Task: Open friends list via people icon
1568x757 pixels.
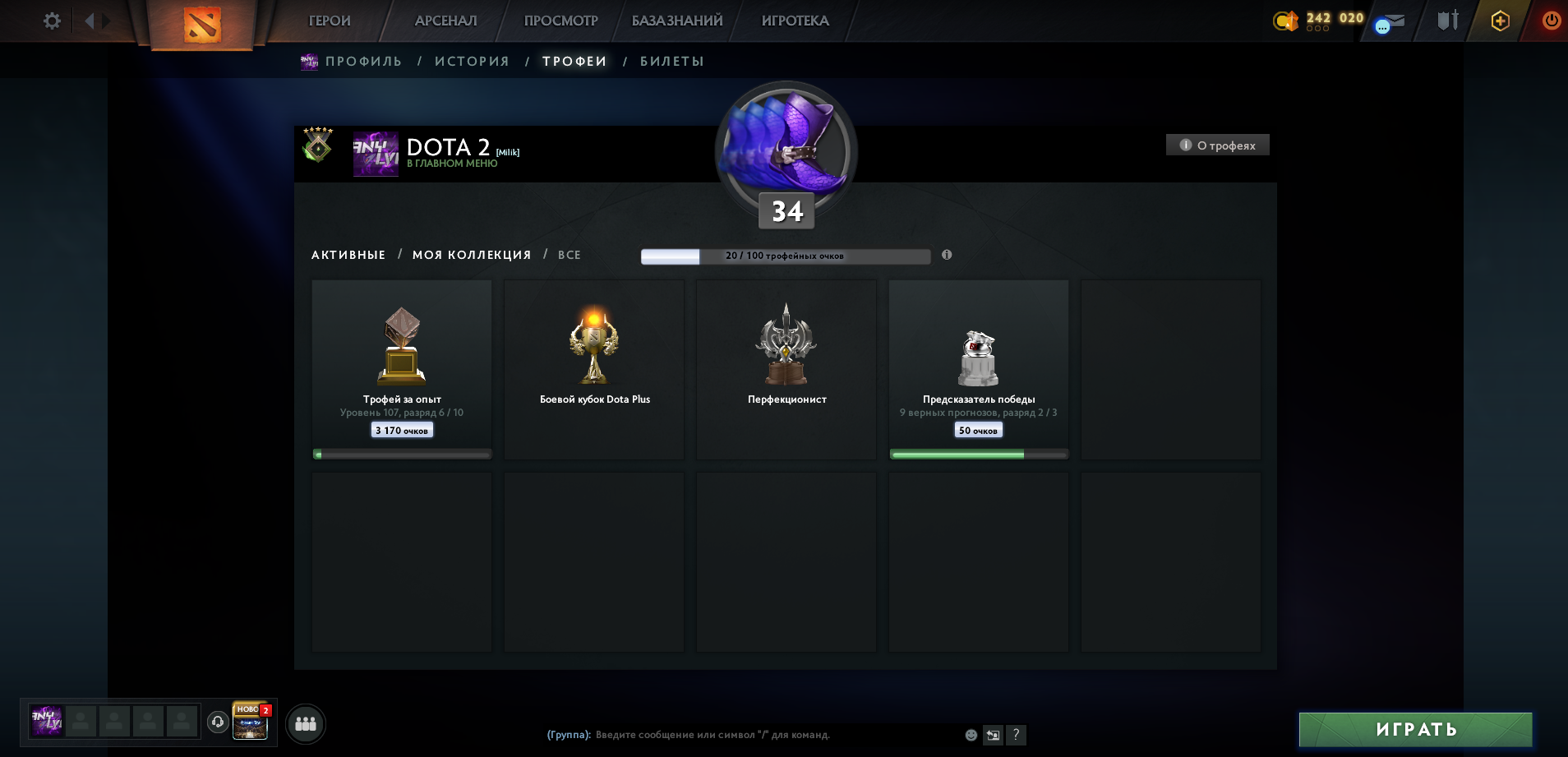Action: pyautogui.click(x=305, y=723)
